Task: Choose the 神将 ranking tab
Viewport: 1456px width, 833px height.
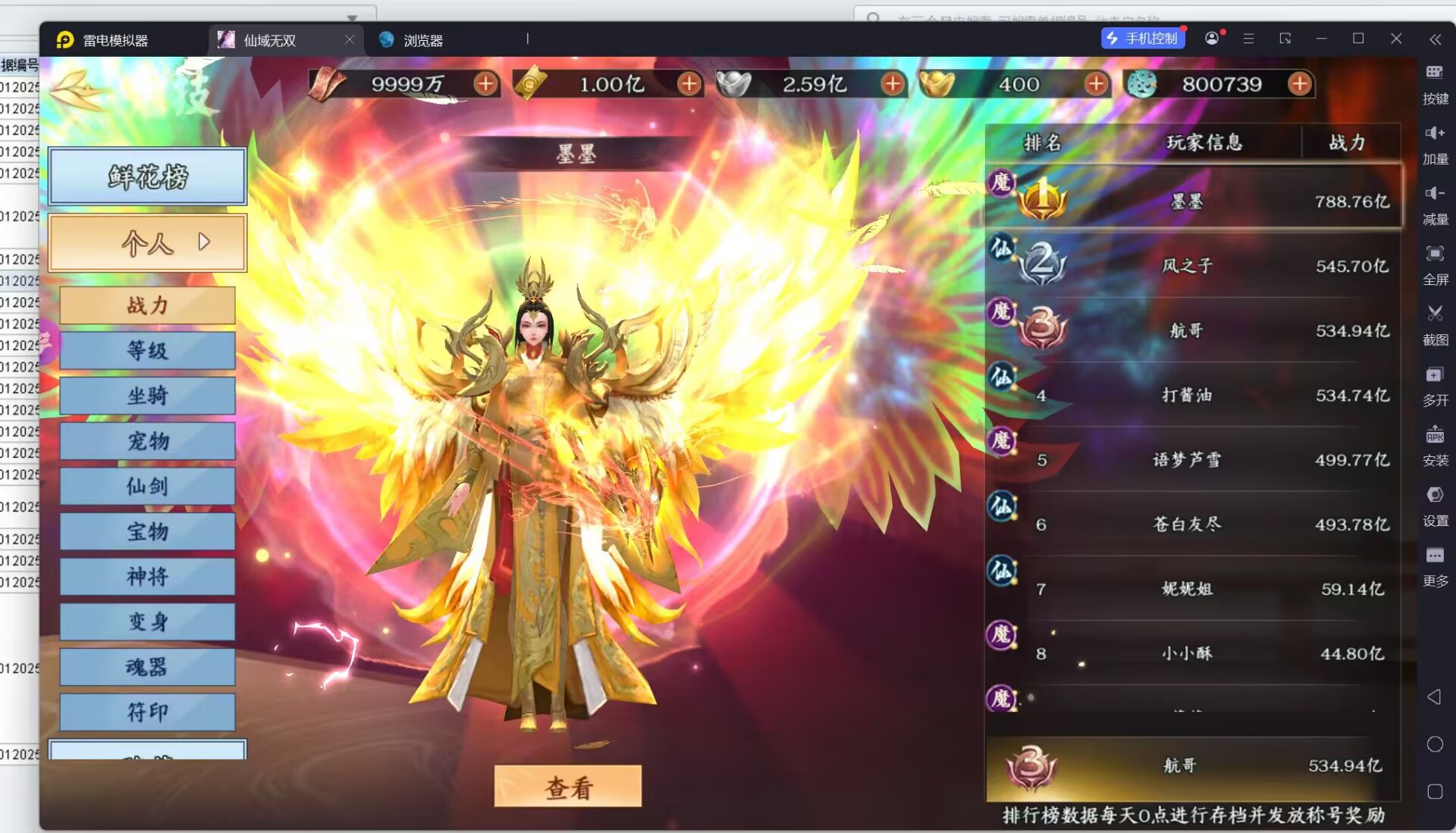Action: [147, 577]
